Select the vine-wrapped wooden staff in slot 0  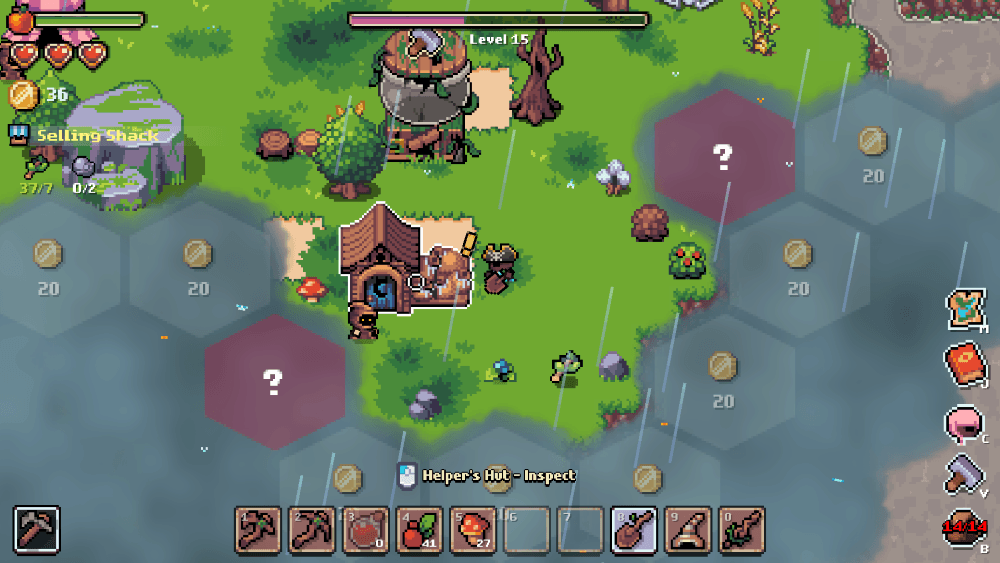point(742,529)
